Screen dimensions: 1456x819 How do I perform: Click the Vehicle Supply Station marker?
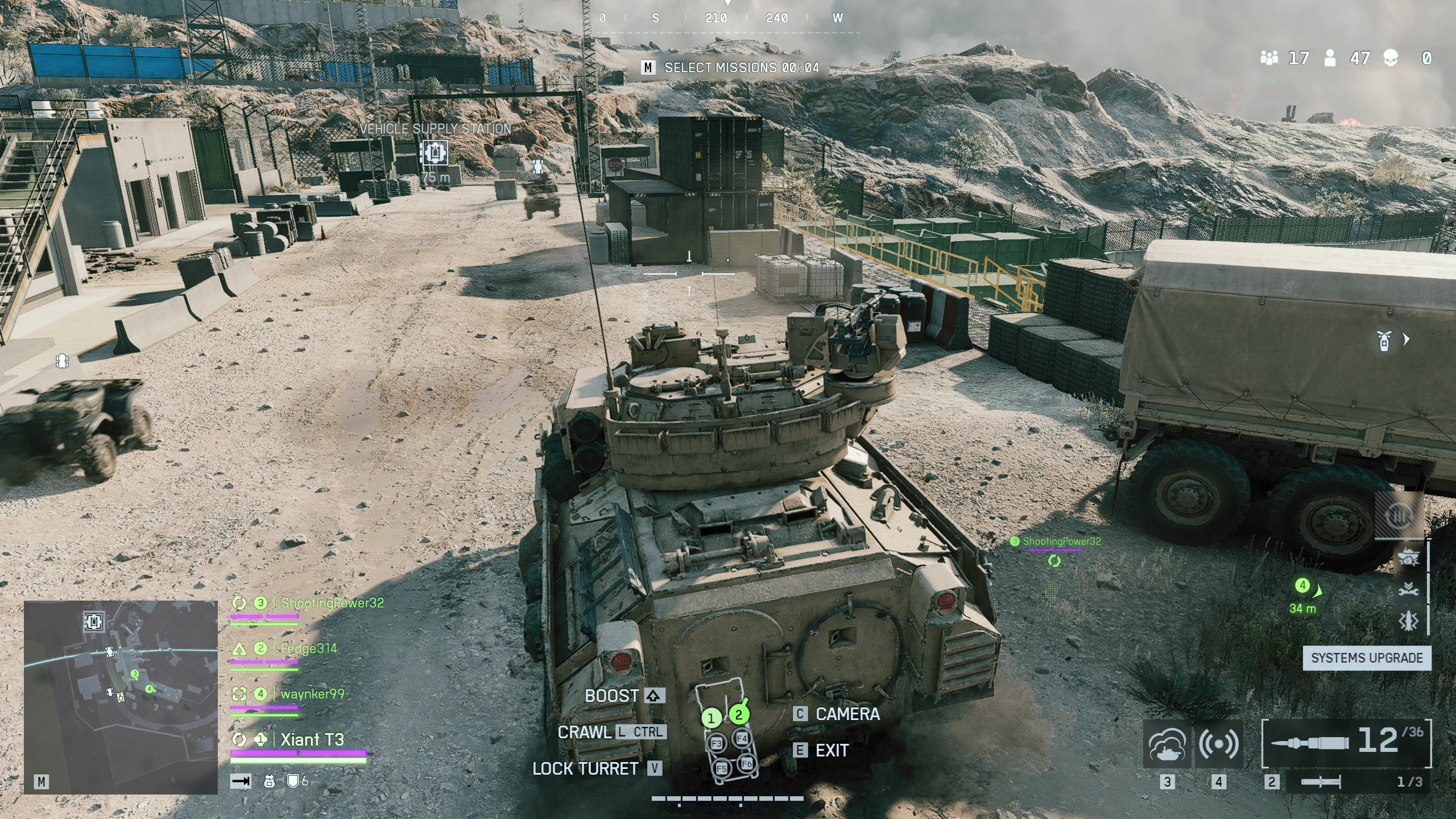(x=434, y=152)
